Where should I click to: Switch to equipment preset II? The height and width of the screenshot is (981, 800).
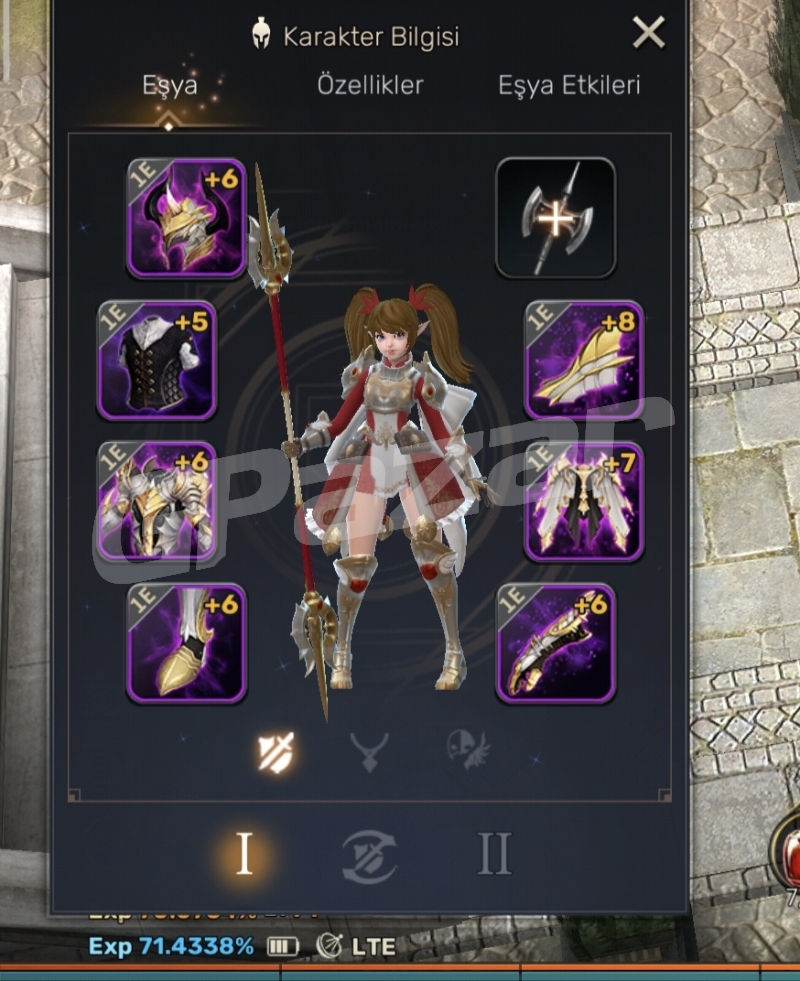click(494, 855)
